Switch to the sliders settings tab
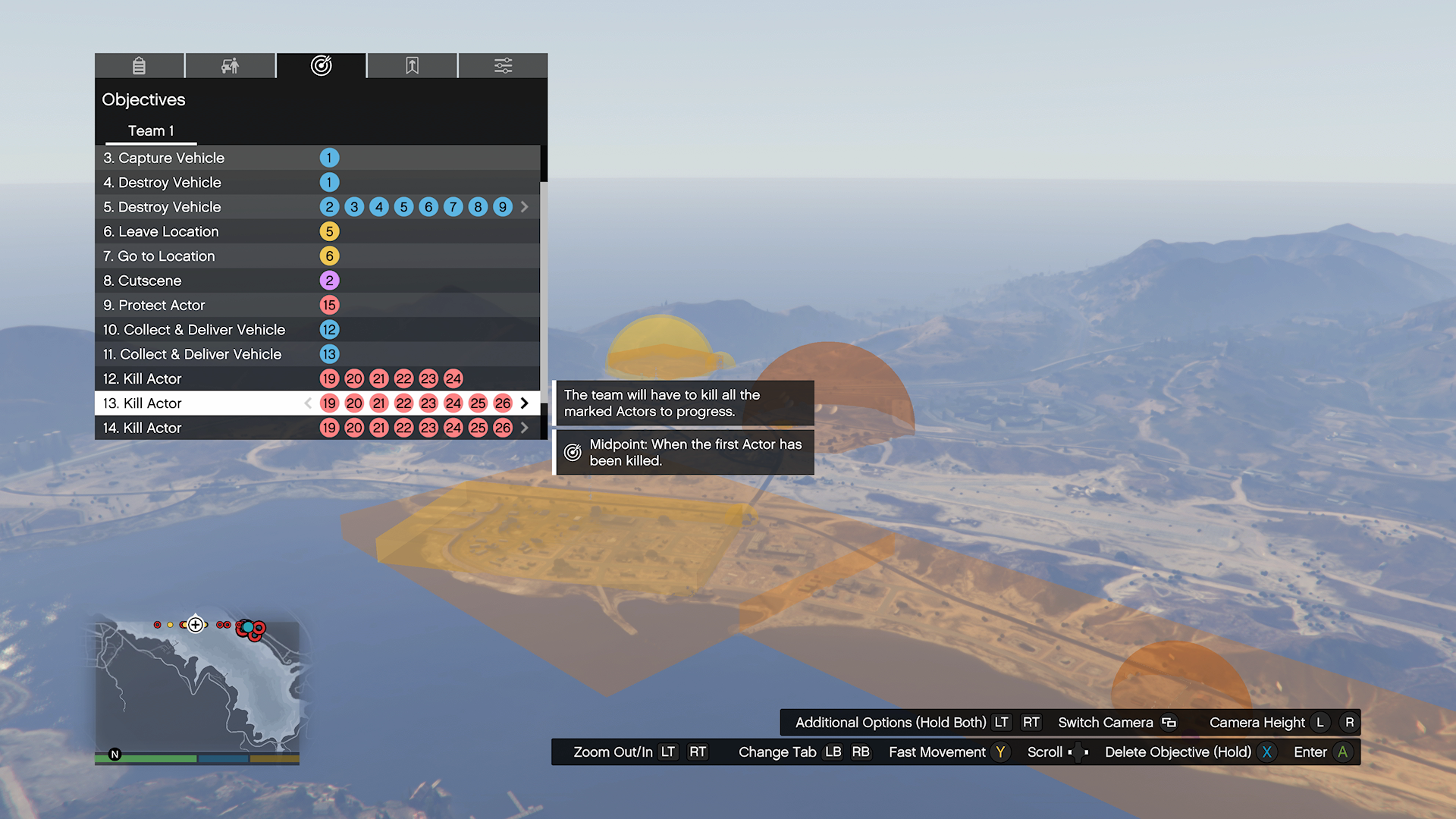 tap(503, 66)
